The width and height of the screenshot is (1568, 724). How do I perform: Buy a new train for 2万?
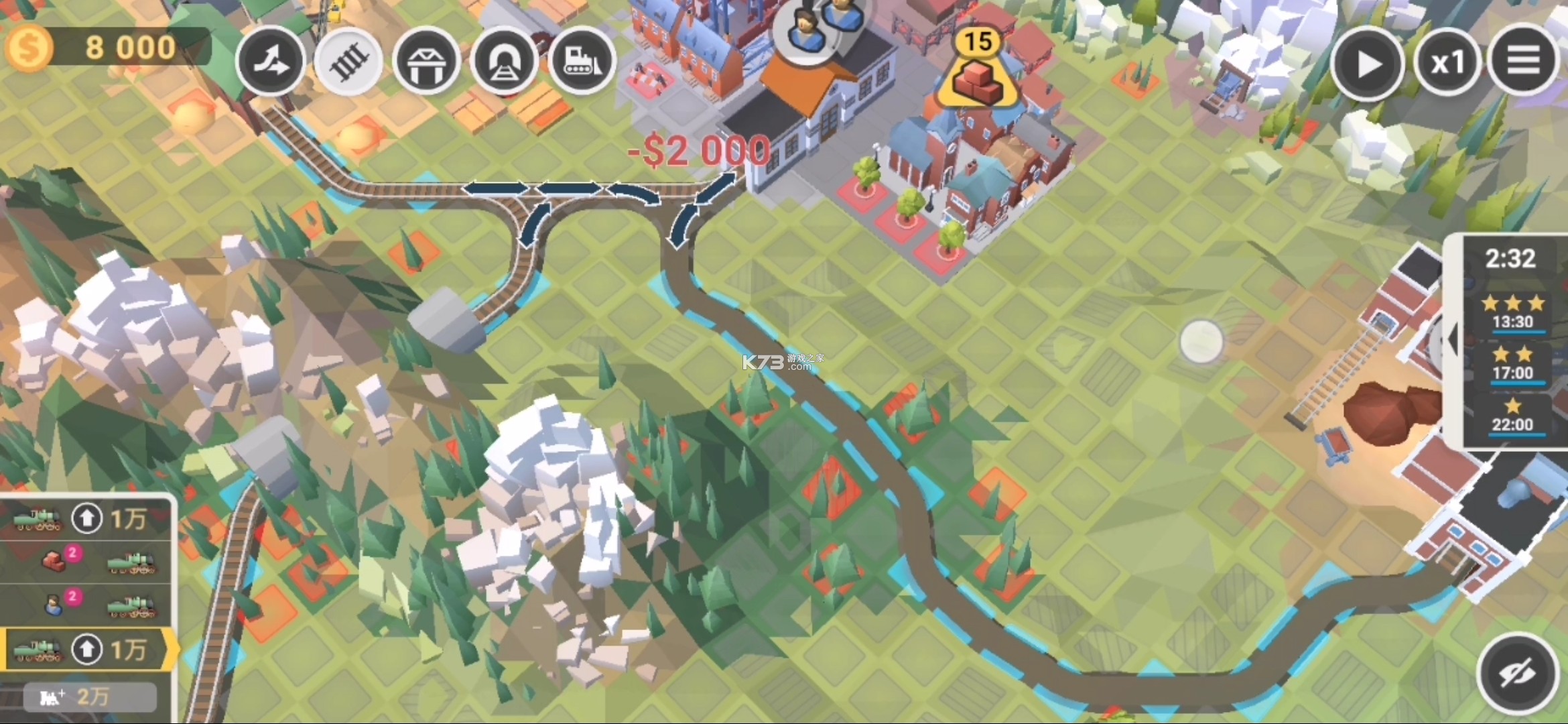pyautogui.click(x=90, y=697)
